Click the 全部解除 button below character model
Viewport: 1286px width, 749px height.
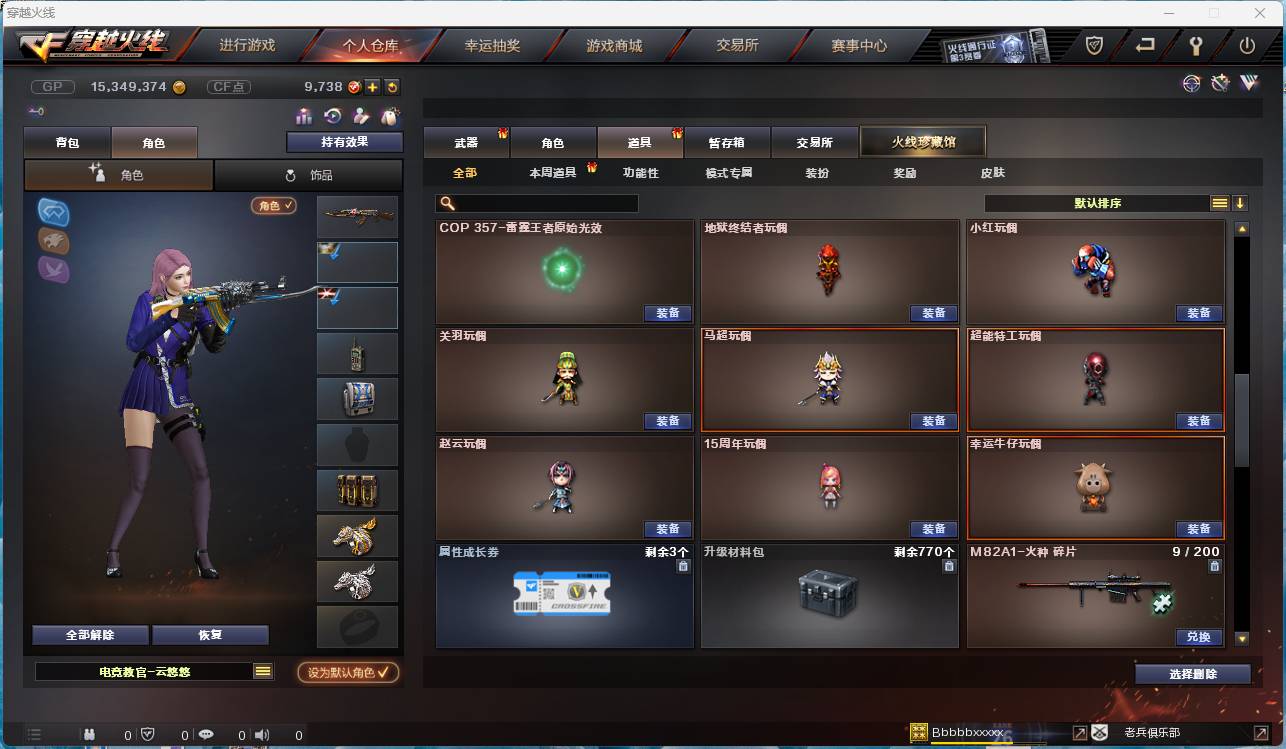point(91,635)
